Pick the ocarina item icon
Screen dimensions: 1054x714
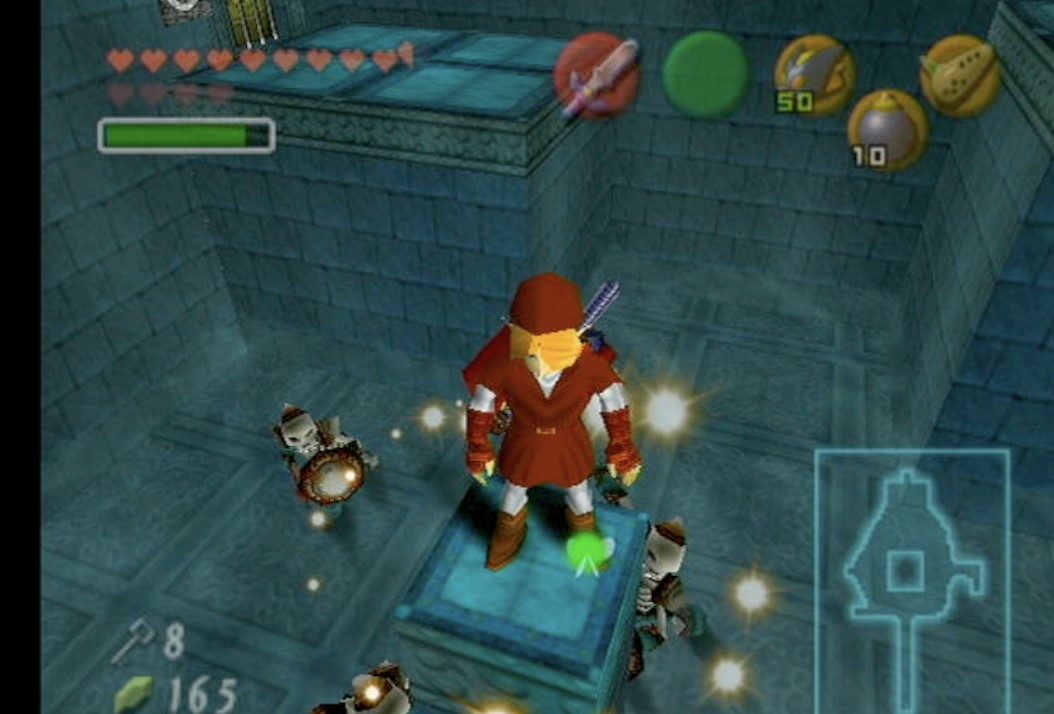point(960,75)
